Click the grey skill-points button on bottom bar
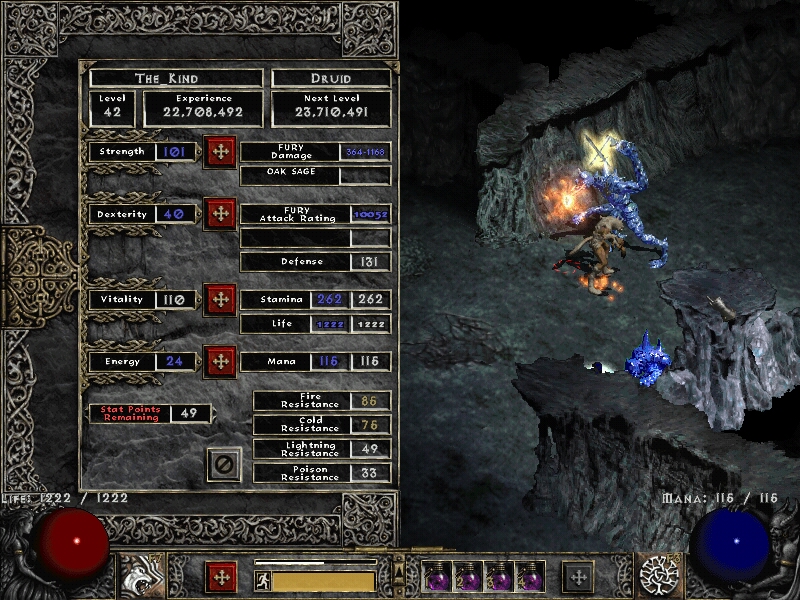 [x=578, y=577]
